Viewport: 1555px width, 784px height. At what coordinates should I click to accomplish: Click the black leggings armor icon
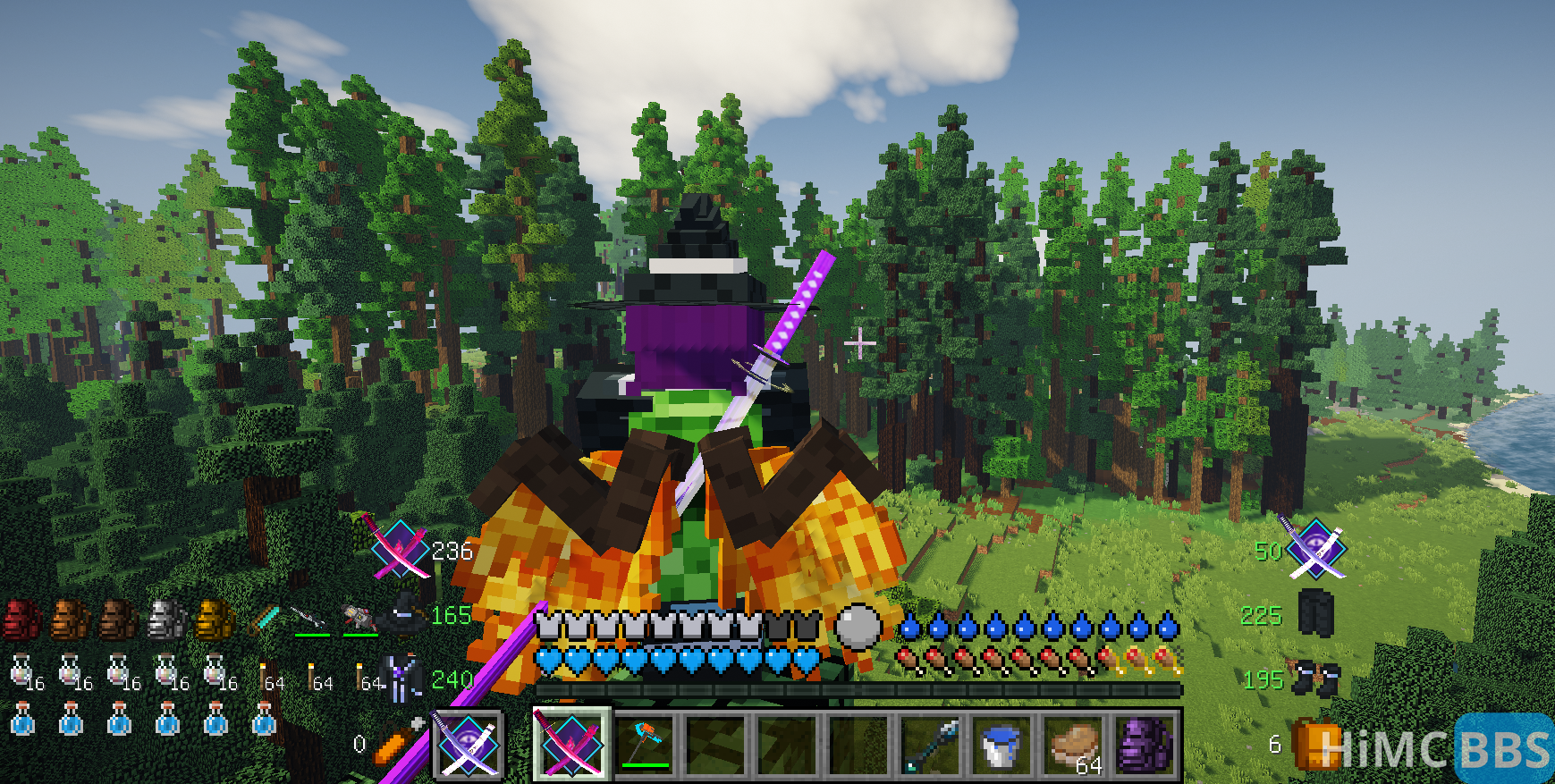(1315, 613)
